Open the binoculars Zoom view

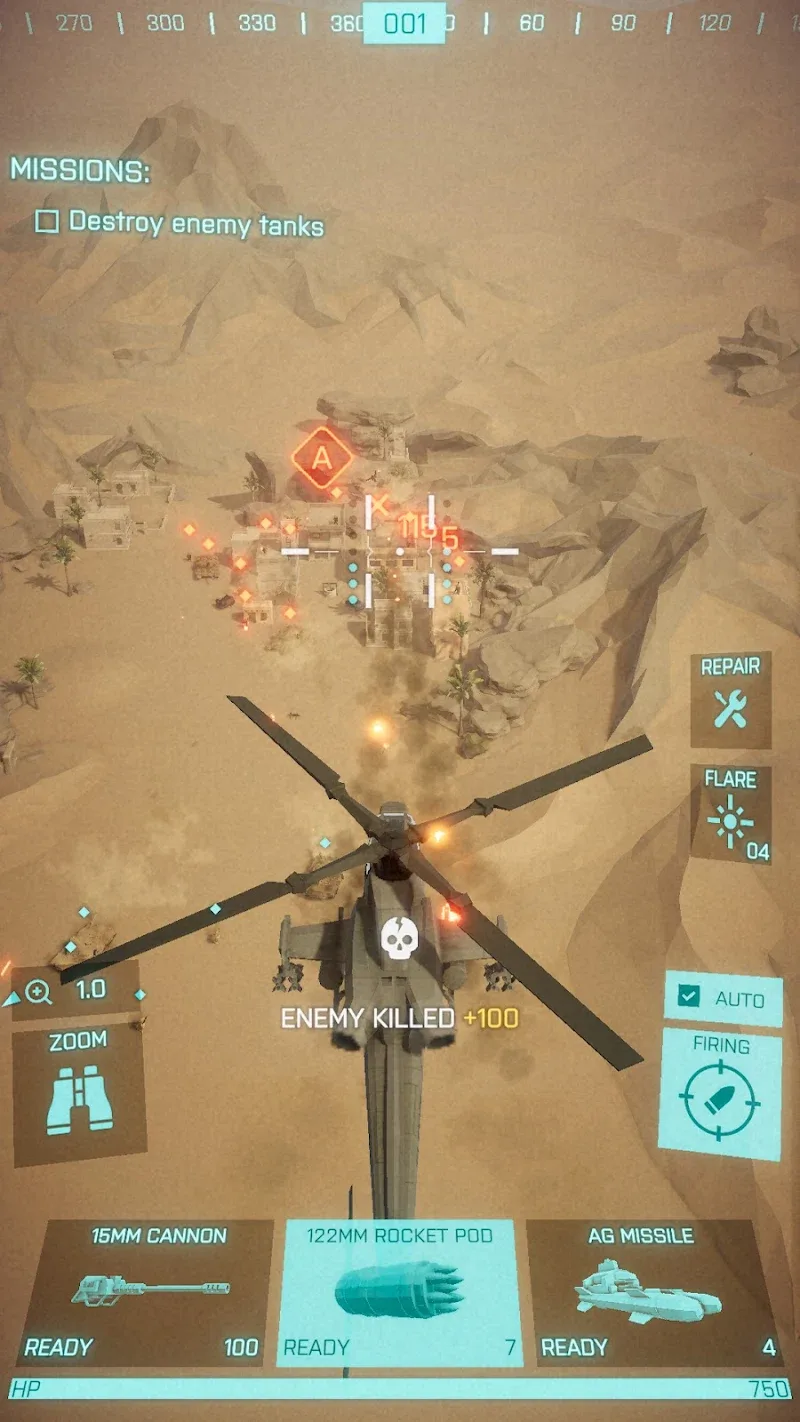click(80, 1094)
